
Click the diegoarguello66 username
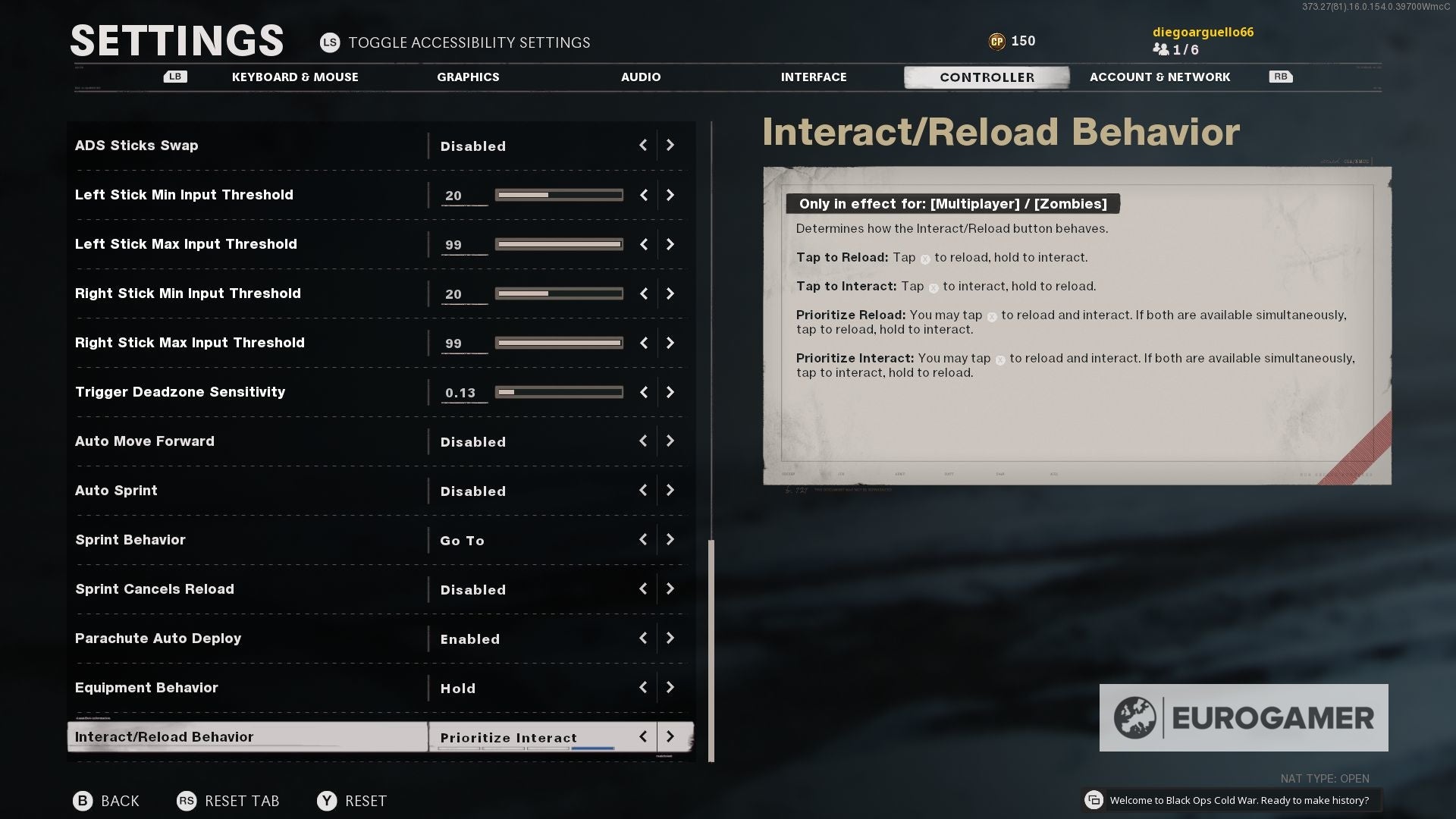click(x=1203, y=32)
